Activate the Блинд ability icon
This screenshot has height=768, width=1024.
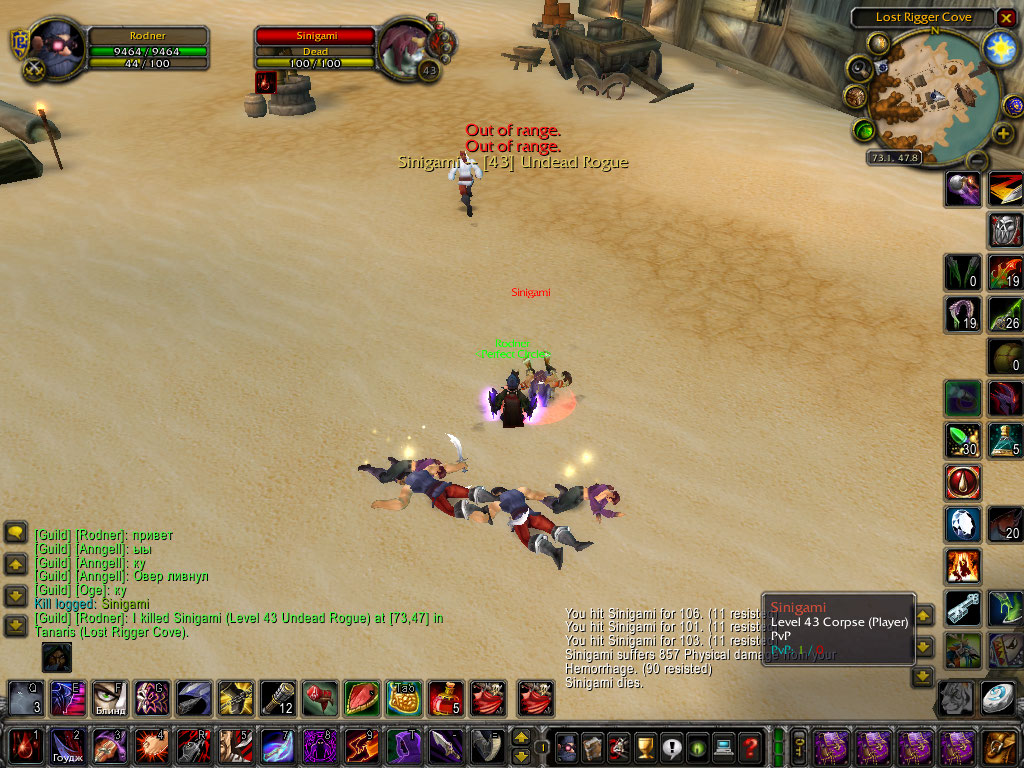pos(110,697)
